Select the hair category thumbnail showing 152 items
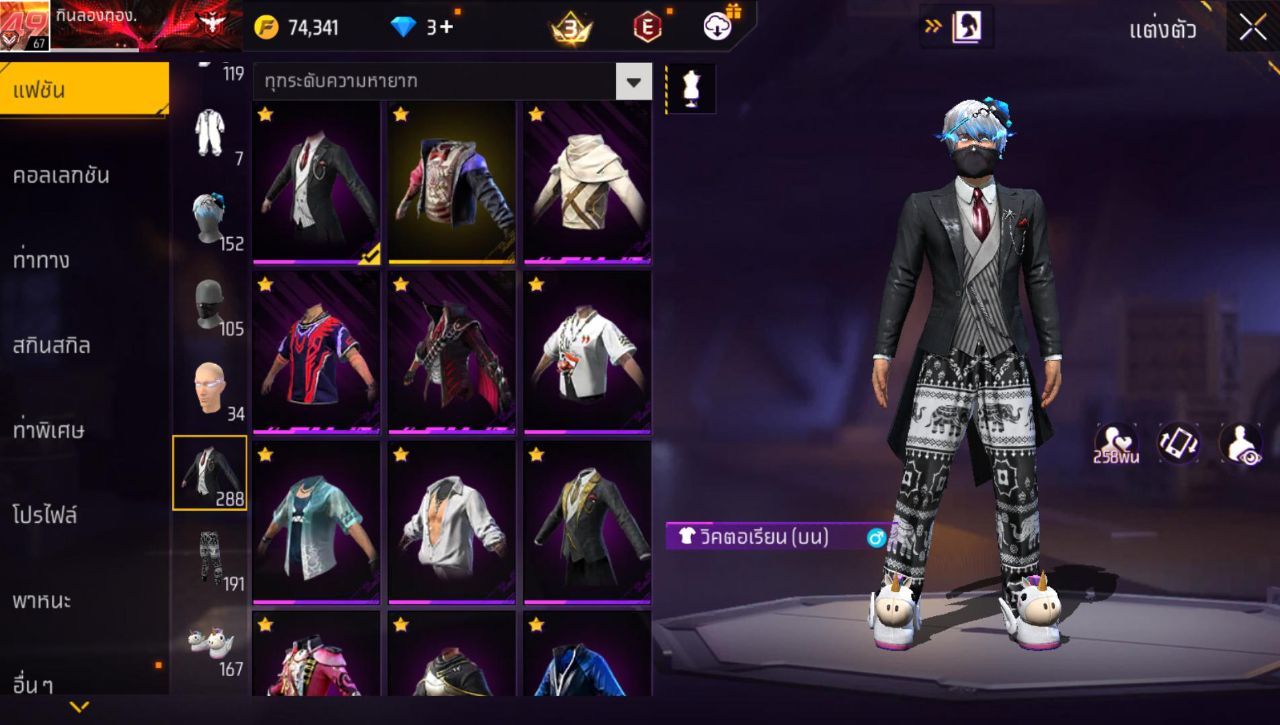1280x725 pixels. 211,215
